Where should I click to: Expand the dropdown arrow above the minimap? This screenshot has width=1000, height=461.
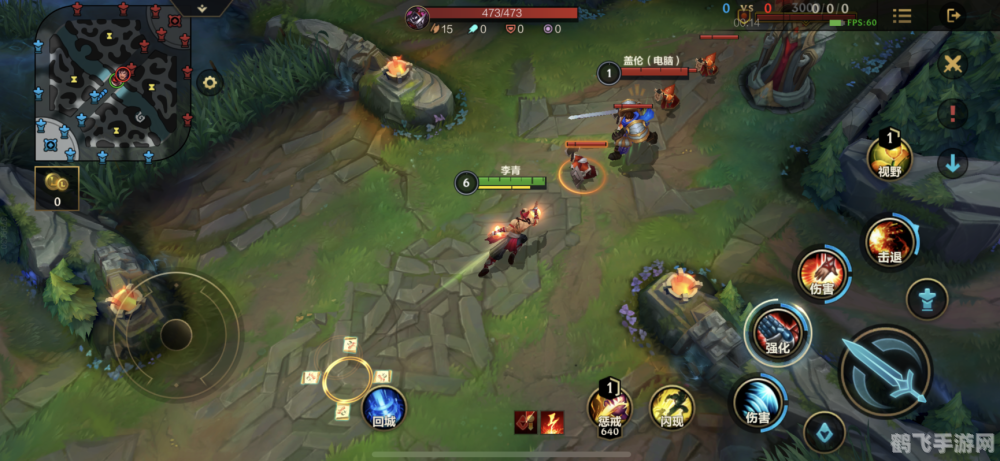[201, 8]
